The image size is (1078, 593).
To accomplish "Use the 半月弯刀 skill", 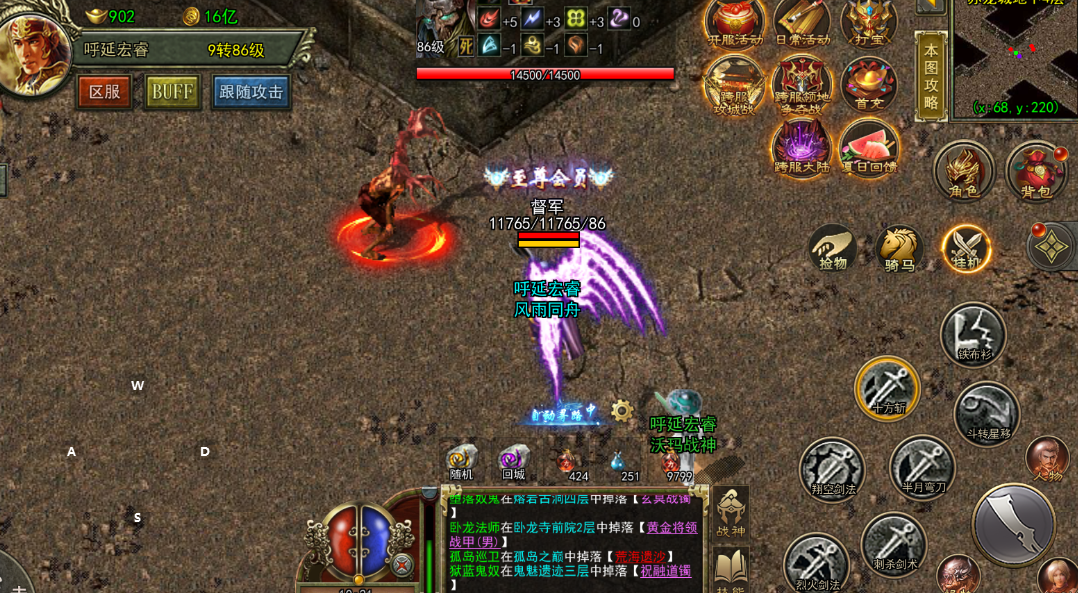I will (922, 466).
